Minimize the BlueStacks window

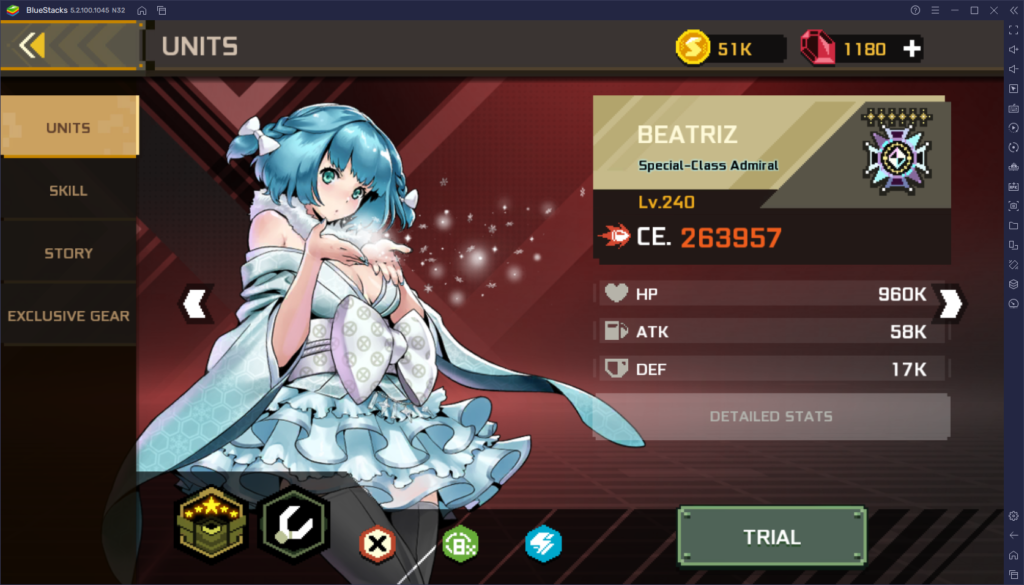[x=954, y=10]
